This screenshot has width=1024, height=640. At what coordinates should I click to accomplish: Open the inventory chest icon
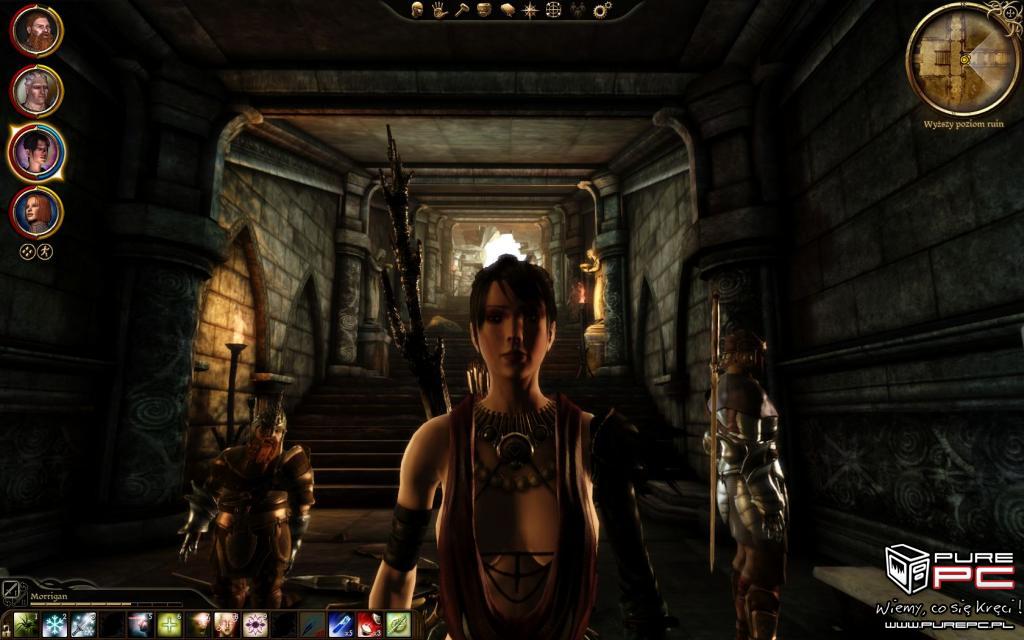click(484, 10)
